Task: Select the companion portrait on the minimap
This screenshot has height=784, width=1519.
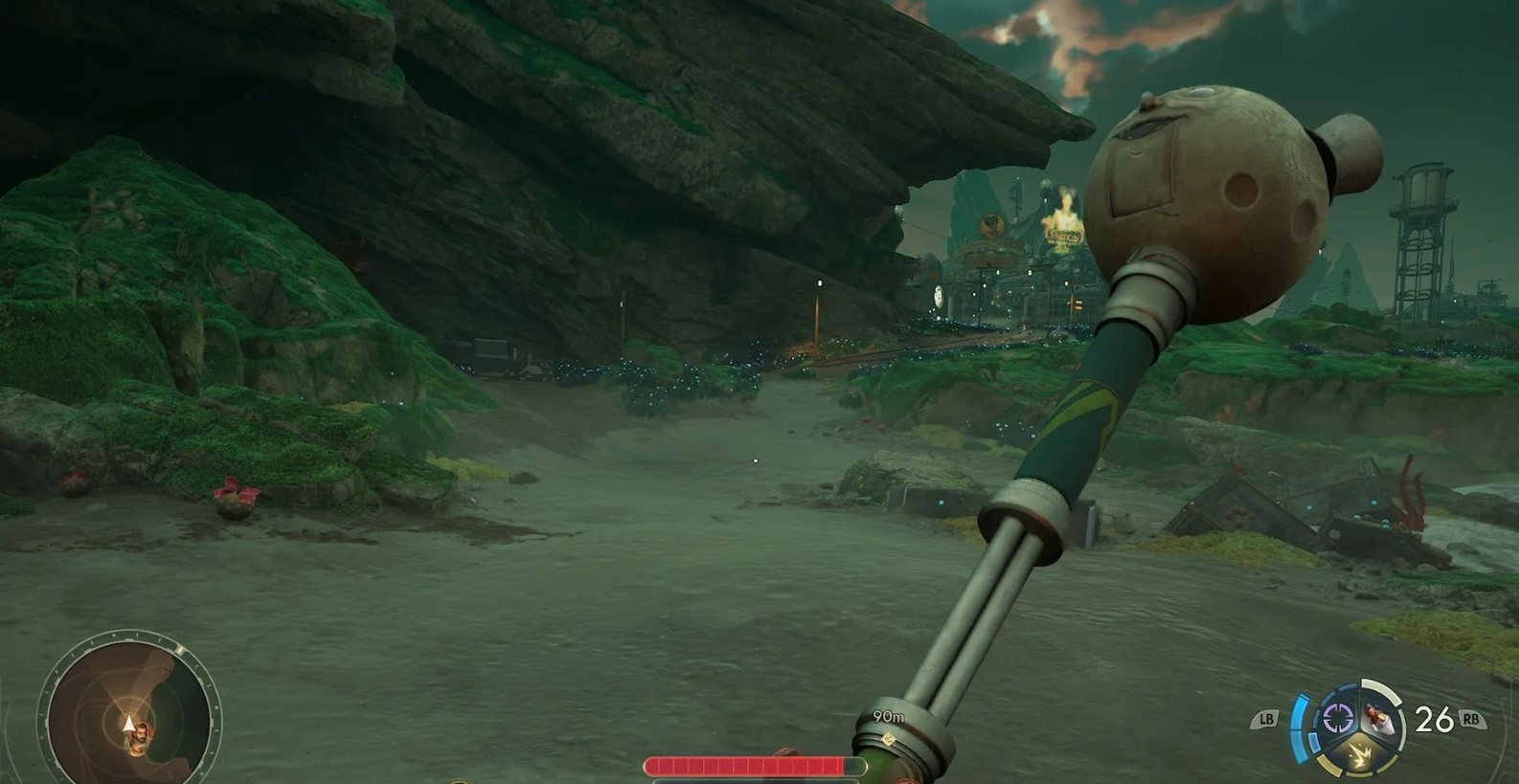Action: 141,737
